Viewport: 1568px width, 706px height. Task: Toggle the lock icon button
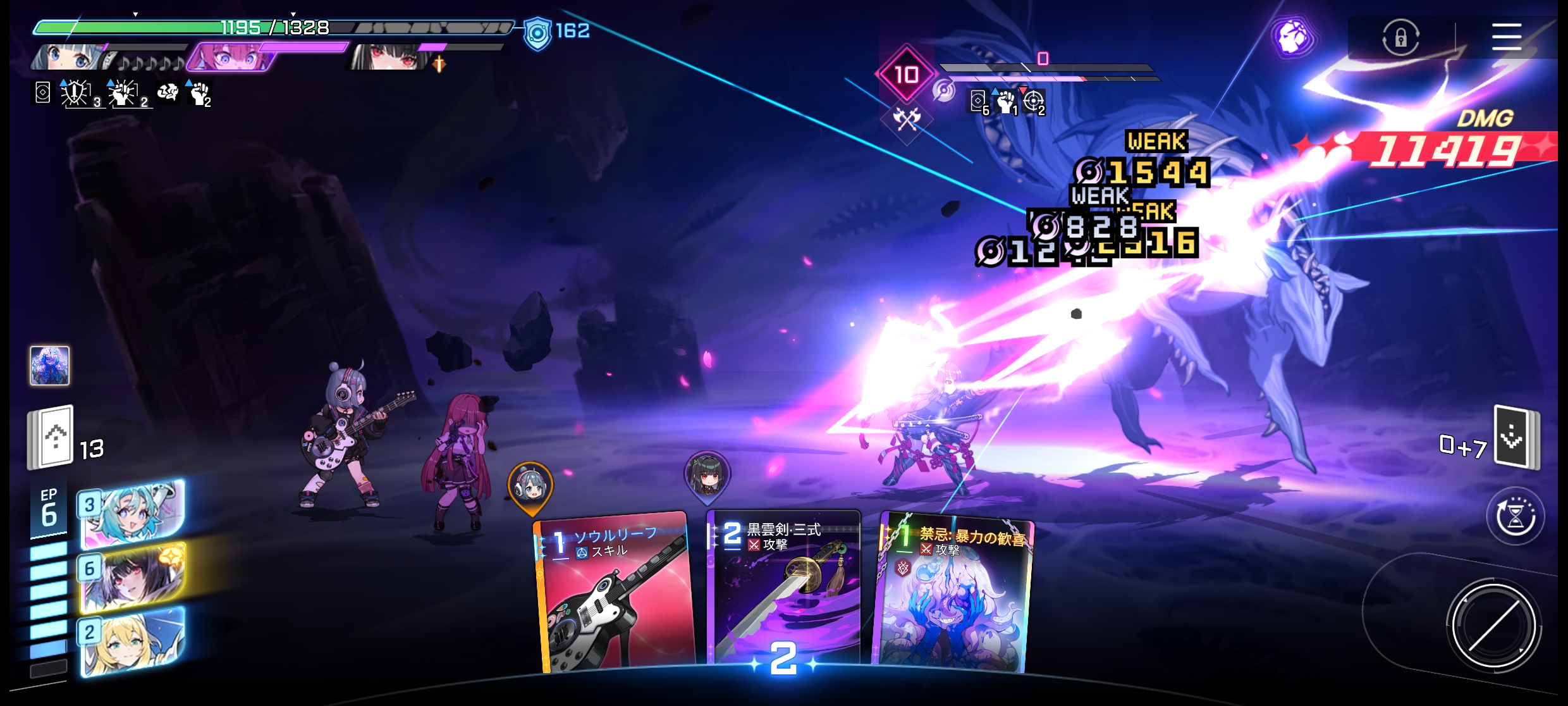point(1400,37)
